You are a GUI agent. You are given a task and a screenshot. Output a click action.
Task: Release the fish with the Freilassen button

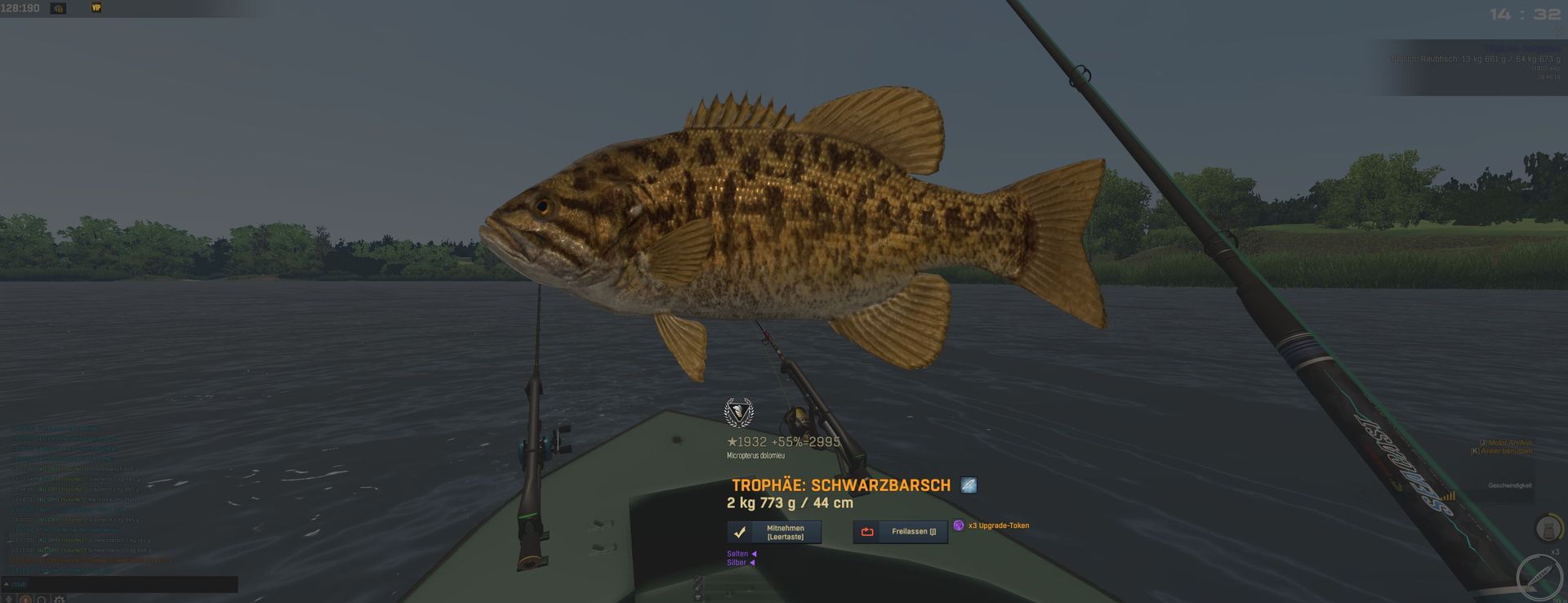[x=900, y=532]
